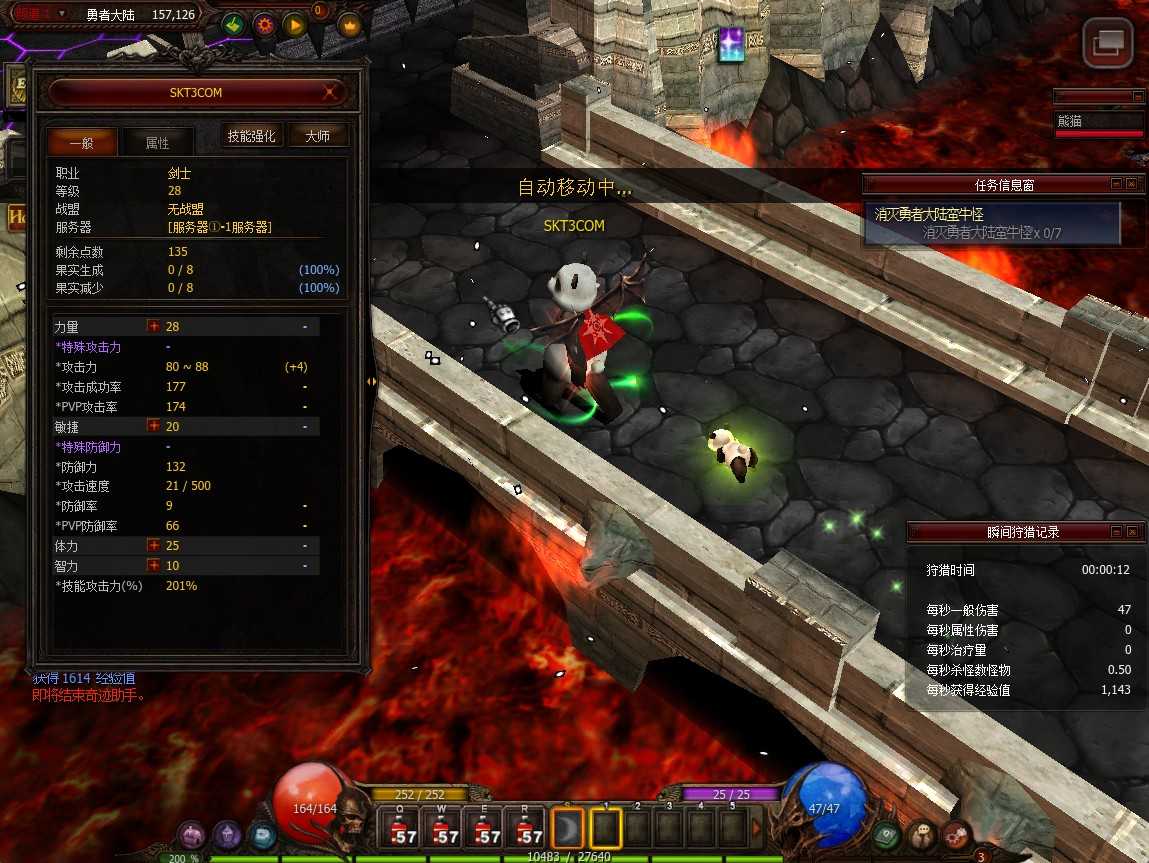Click the overlapping windows button at top right
Viewport: 1149px width, 863px height.
pyautogui.click(x=1108, y=43)
